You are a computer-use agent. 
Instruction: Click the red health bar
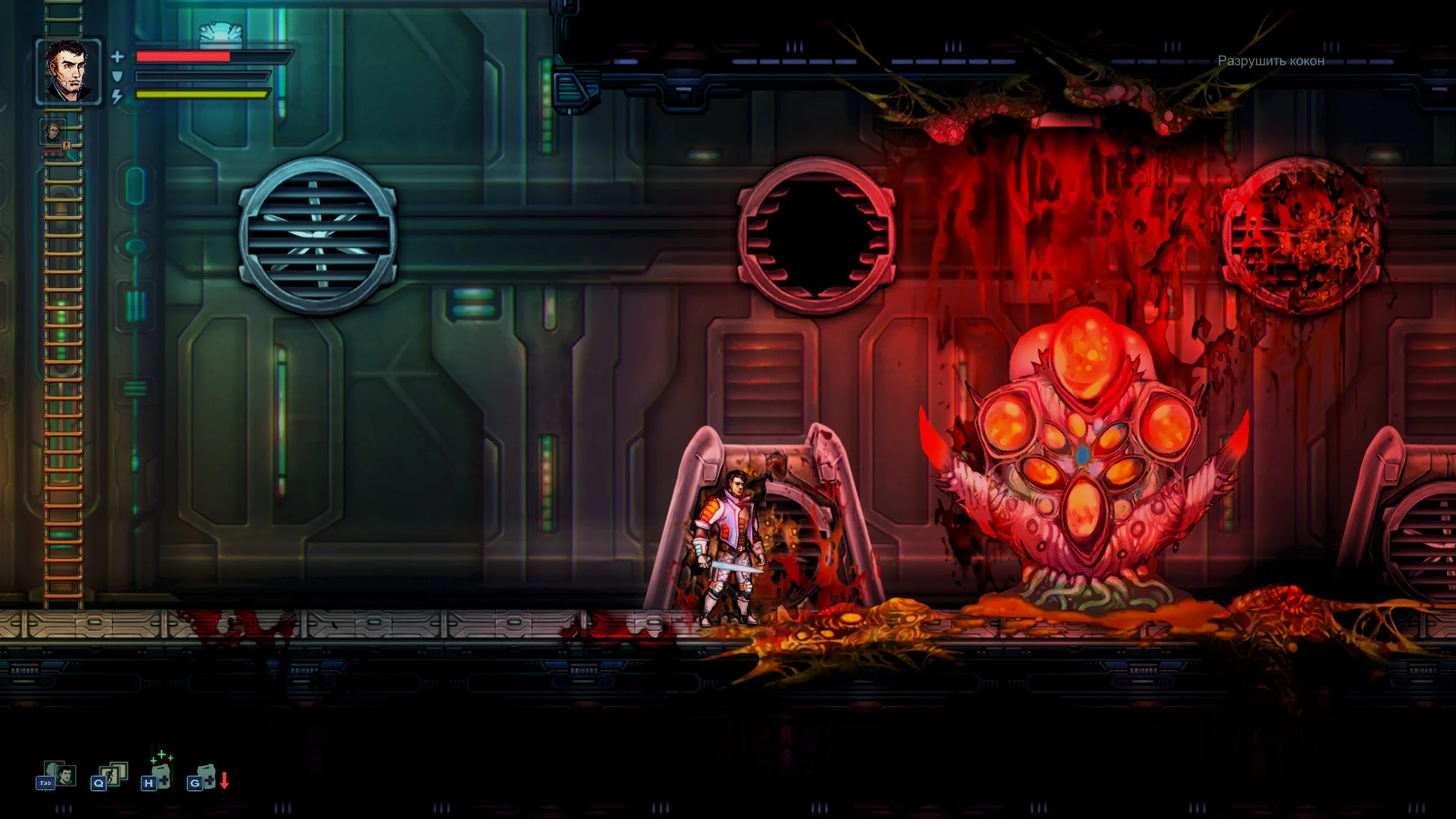pos(182,57)
